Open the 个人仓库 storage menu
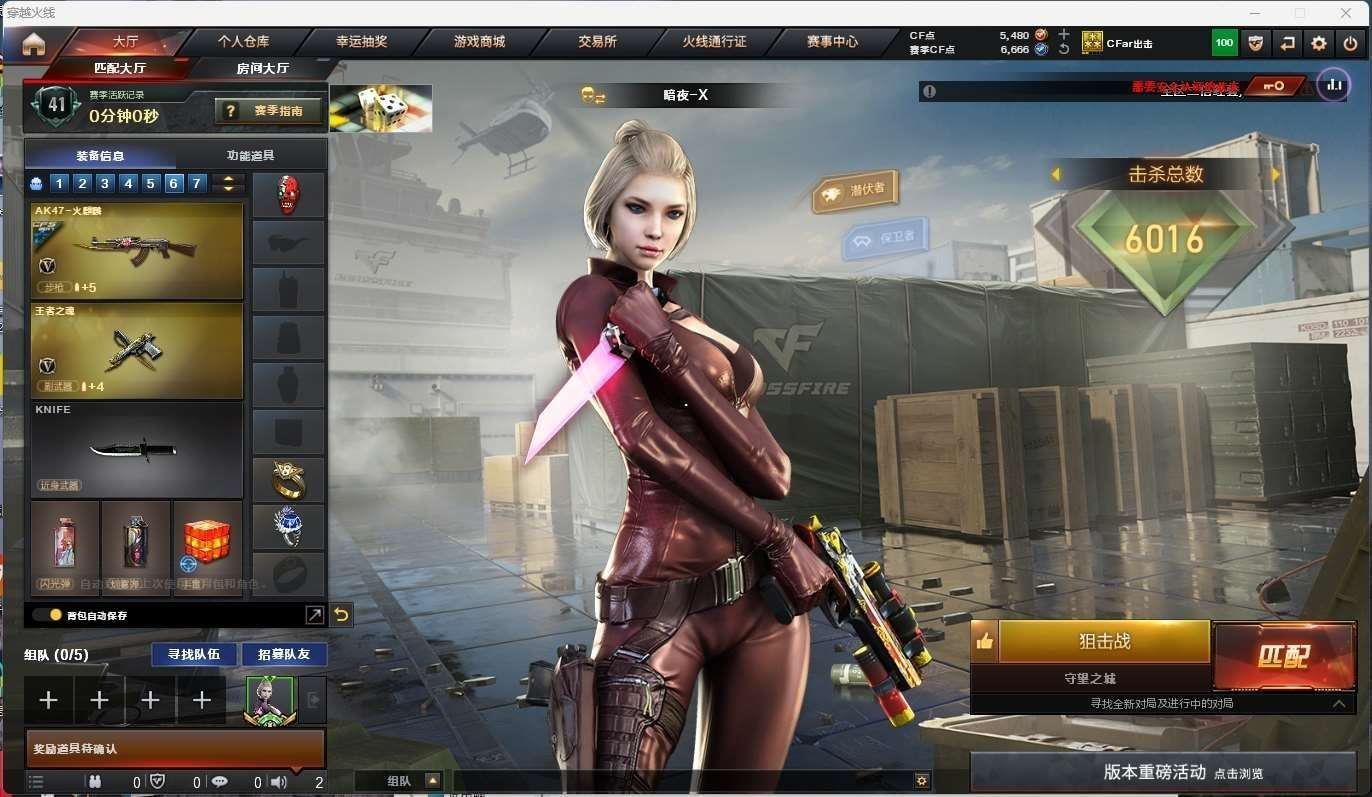 (244, 42)
